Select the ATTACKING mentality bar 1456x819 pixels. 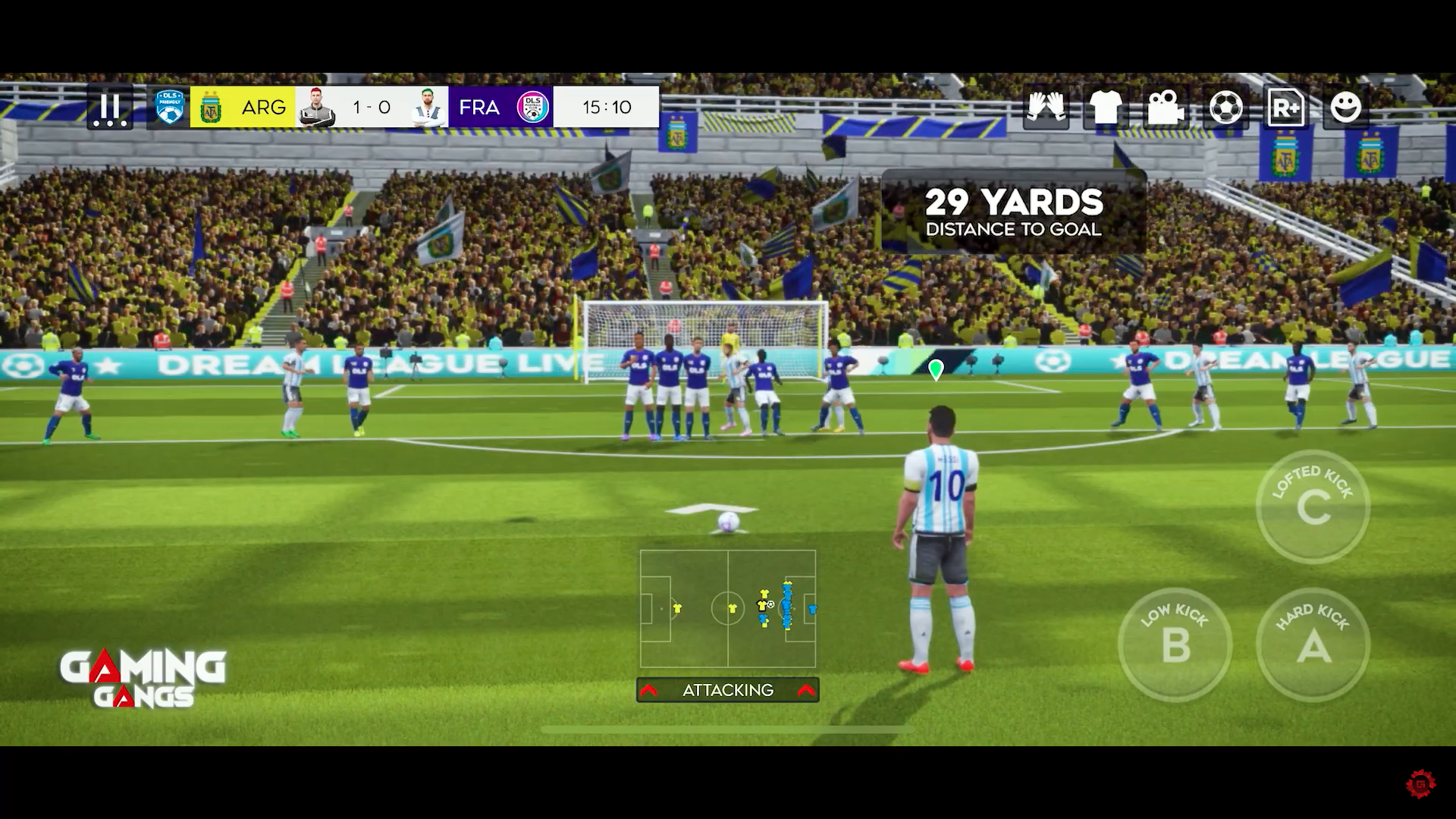[728, 690]
